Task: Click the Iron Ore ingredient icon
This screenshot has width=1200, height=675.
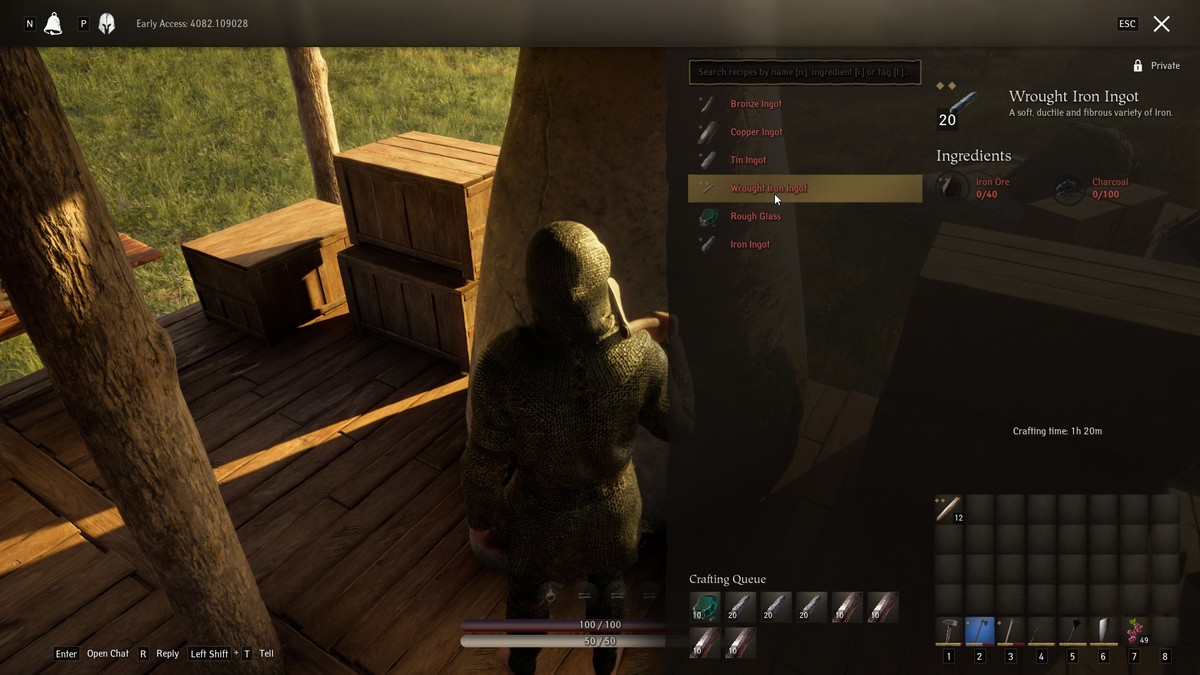Action: coord(952,187)
